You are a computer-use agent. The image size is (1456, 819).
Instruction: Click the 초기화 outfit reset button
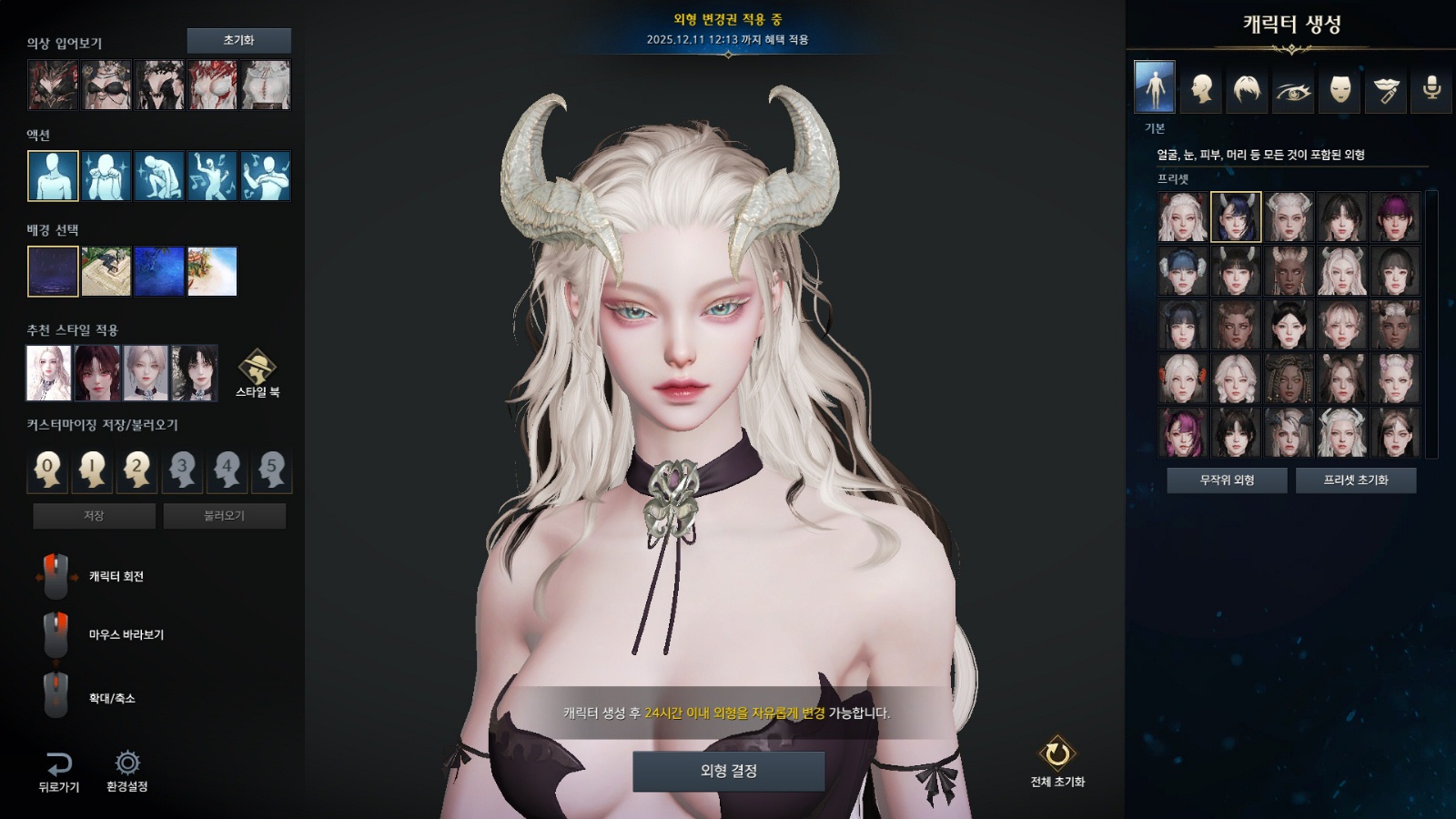tap(238, 40)
